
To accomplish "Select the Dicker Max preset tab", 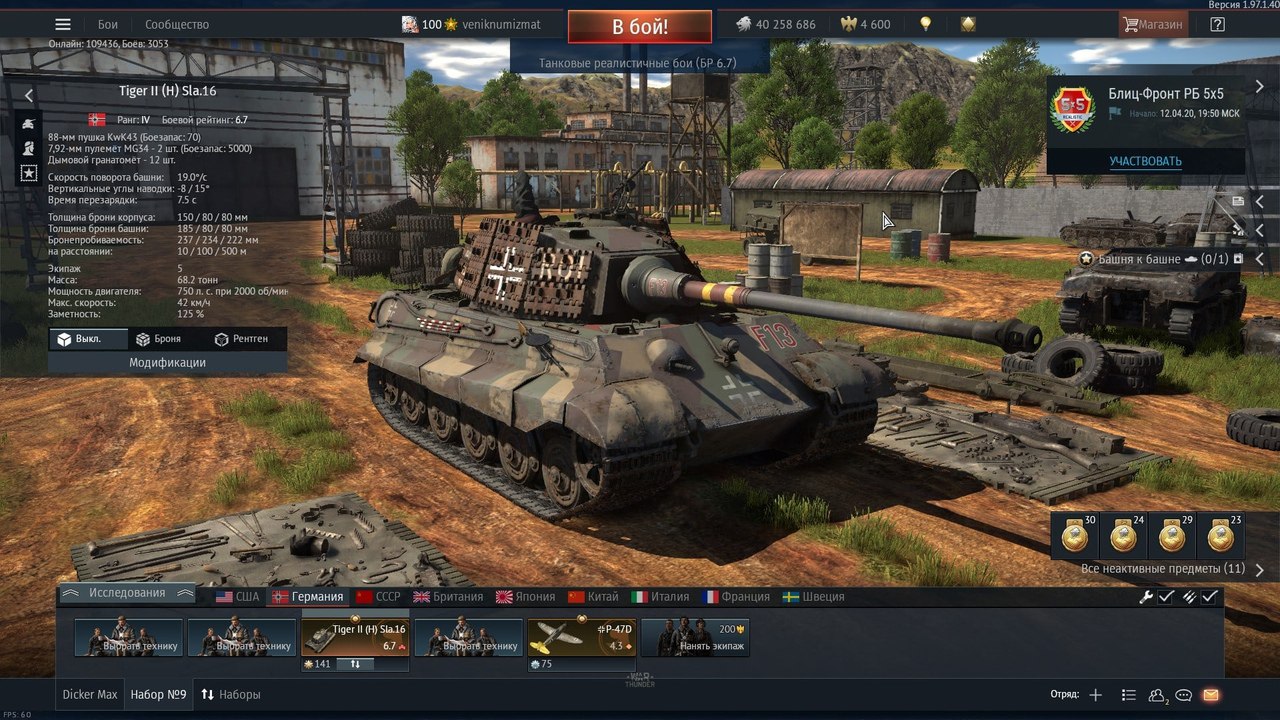I will [90, 694].
